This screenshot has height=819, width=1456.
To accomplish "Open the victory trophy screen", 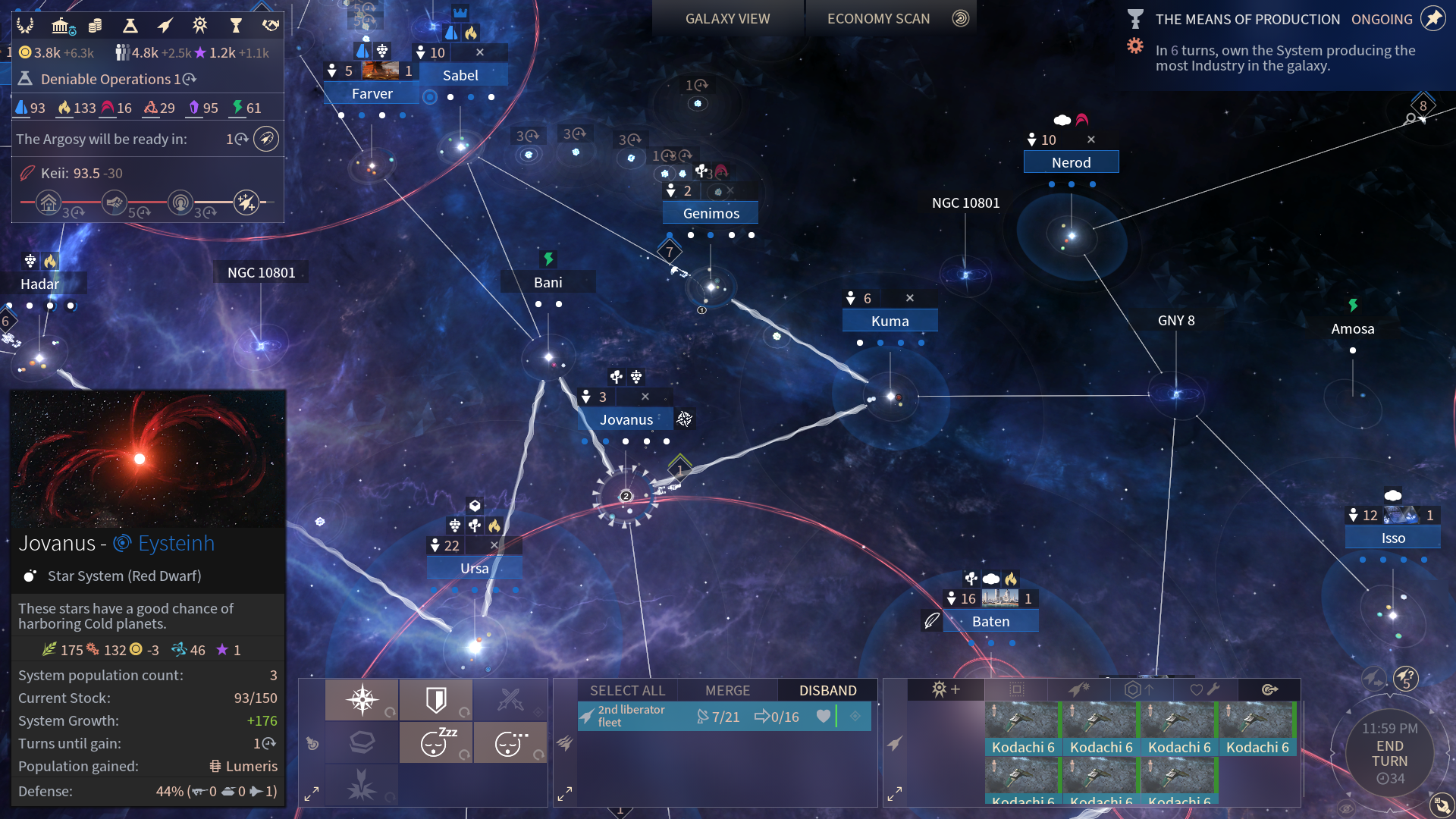I will tap(235, 26).
